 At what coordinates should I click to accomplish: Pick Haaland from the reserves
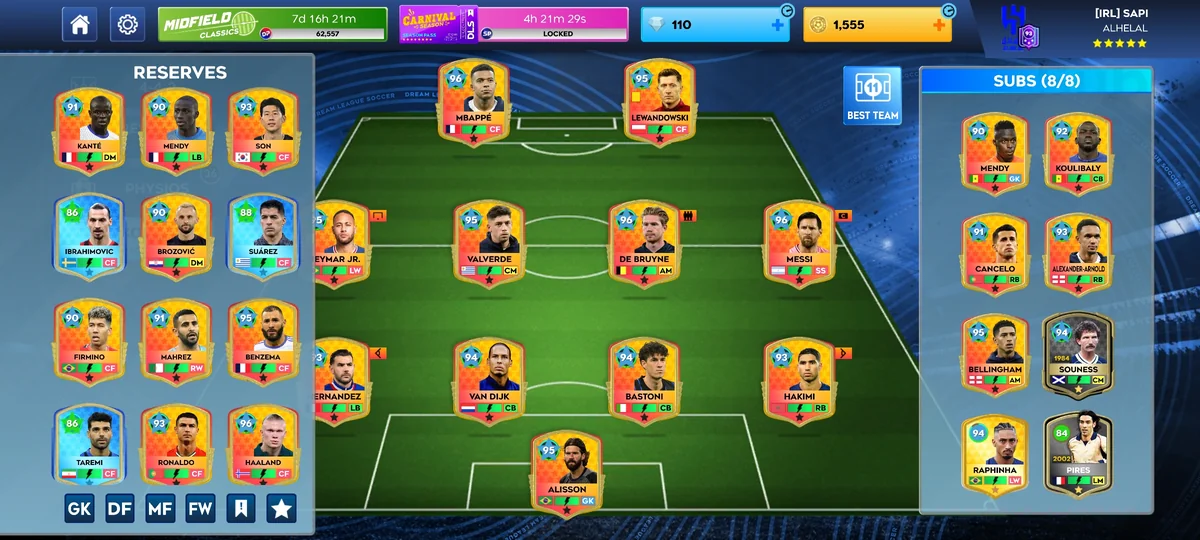[263, 445]
